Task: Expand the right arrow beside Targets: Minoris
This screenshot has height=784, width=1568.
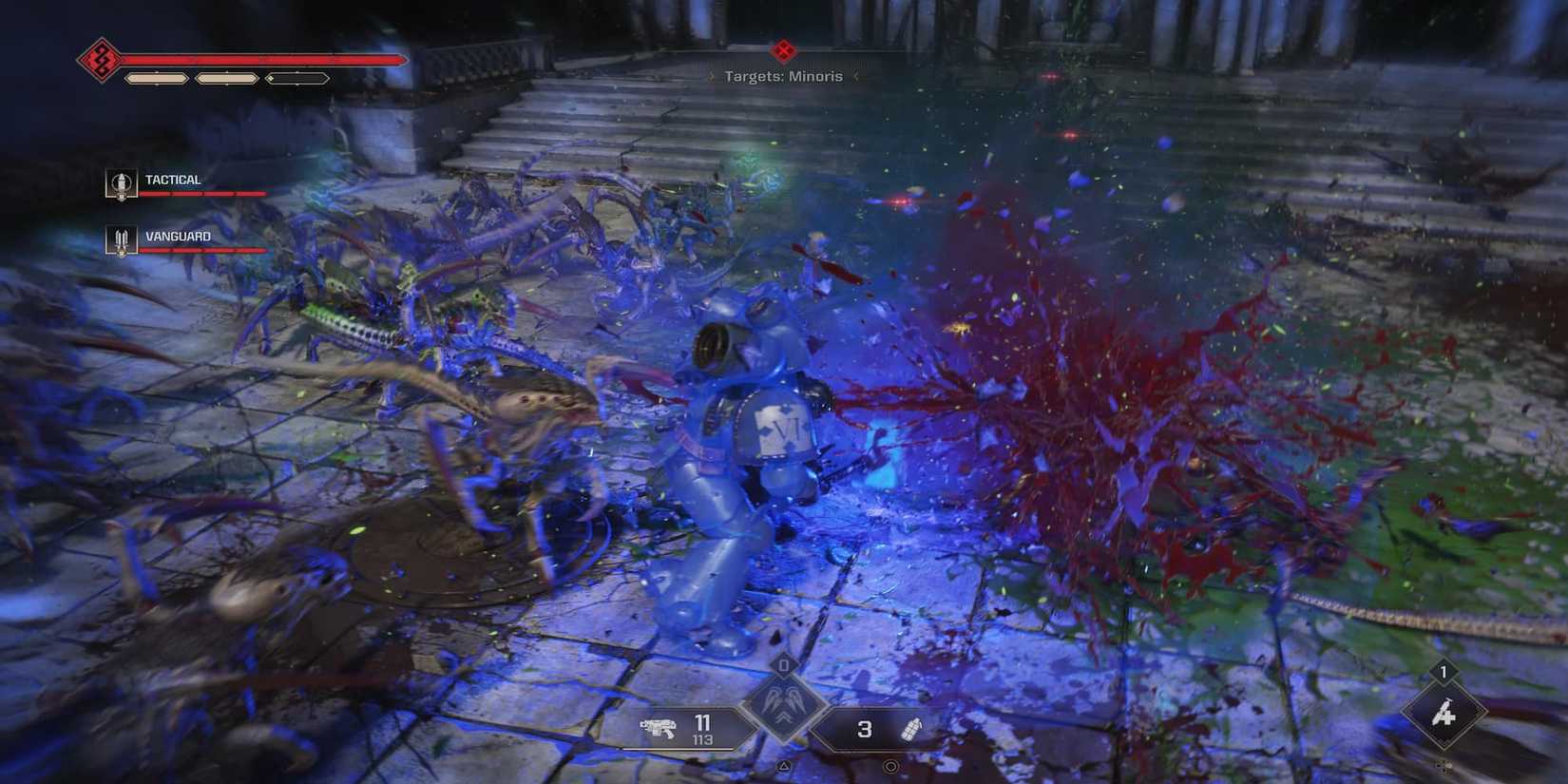Action: tap(854, 76)
